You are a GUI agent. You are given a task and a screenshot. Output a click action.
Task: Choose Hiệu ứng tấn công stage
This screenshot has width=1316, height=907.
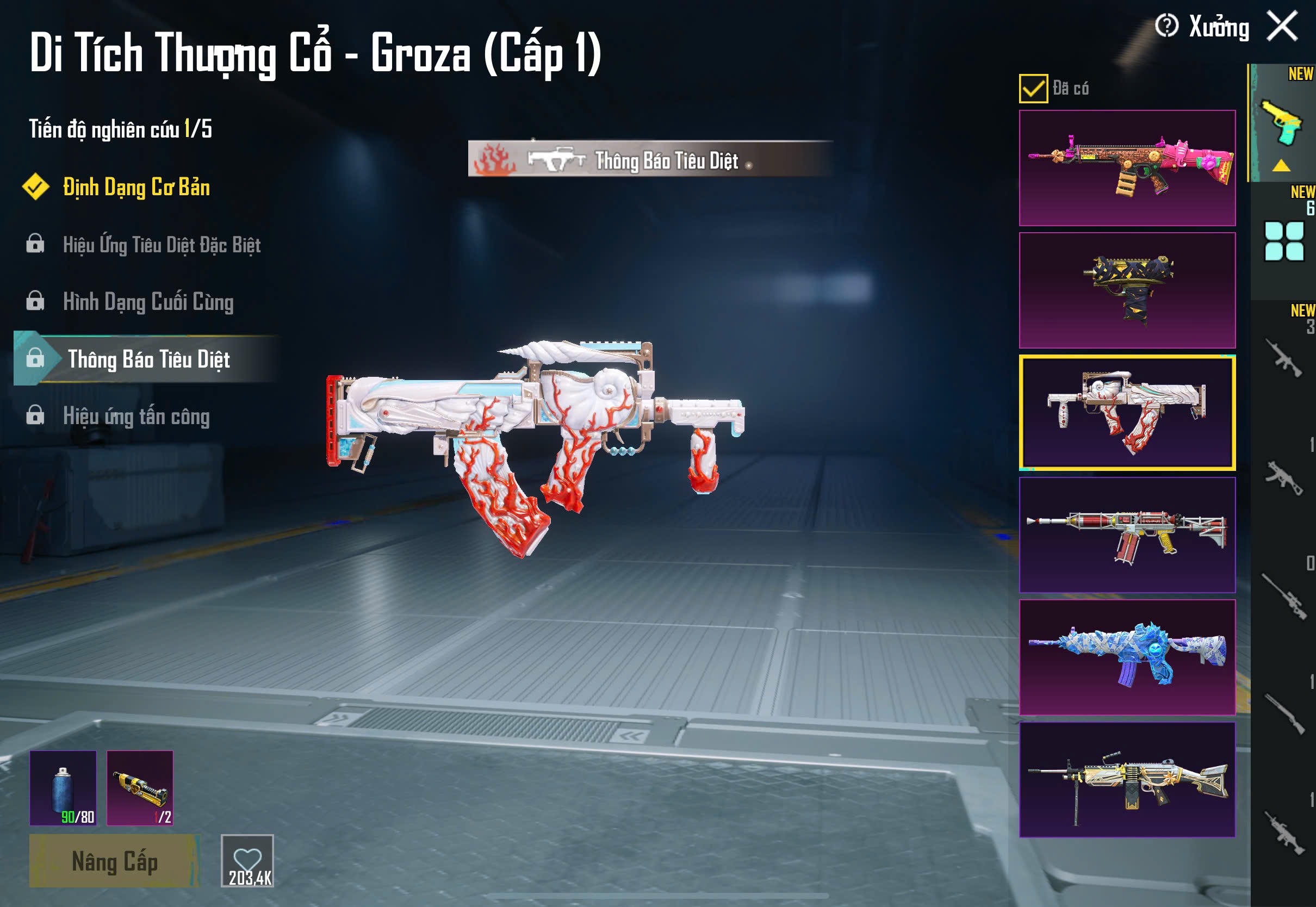pyautogui.click(x=136, y=417)
